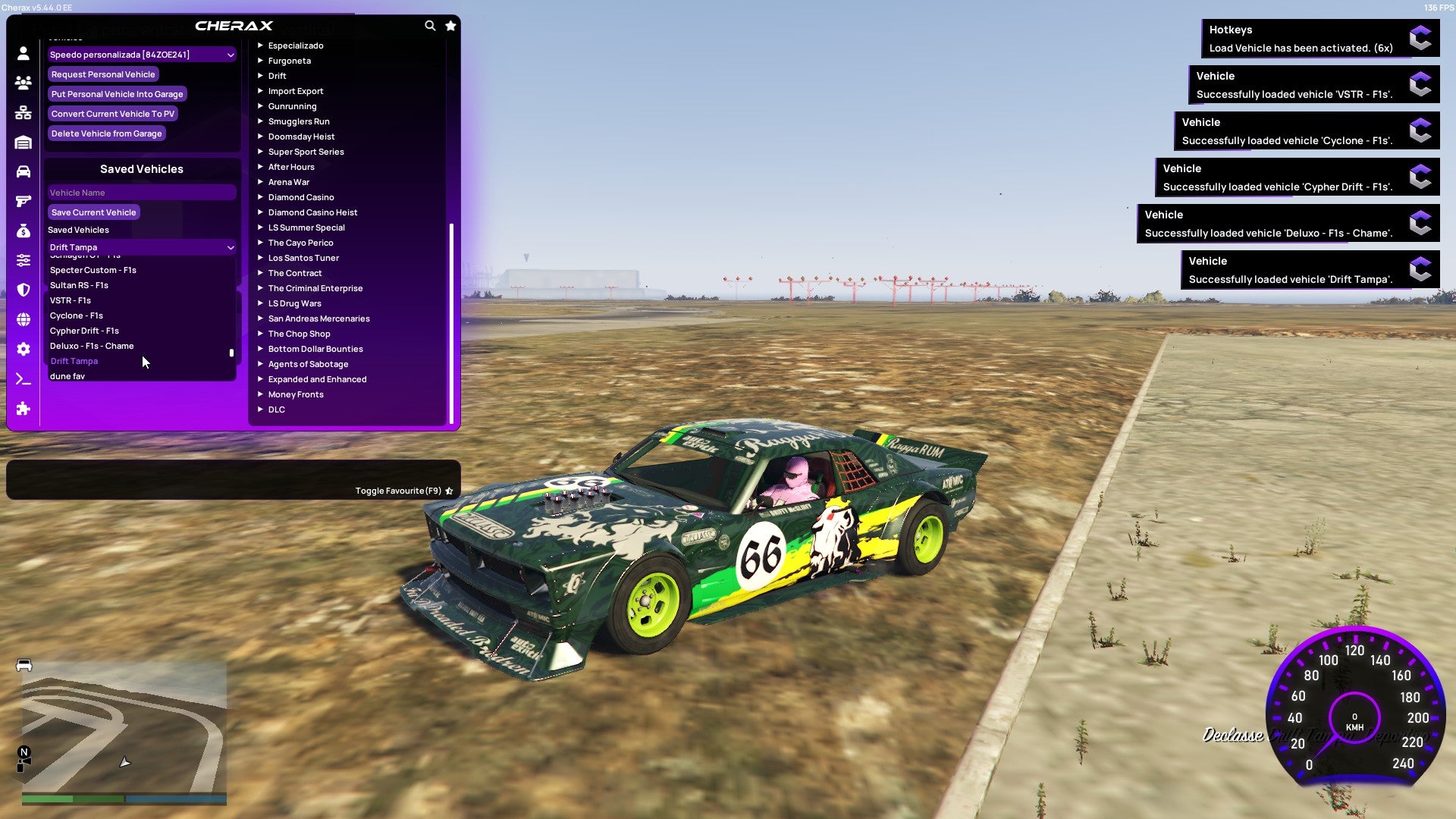Open the Money bag menu icon
Screen dimensions: 1456x819
pos(23,231)
